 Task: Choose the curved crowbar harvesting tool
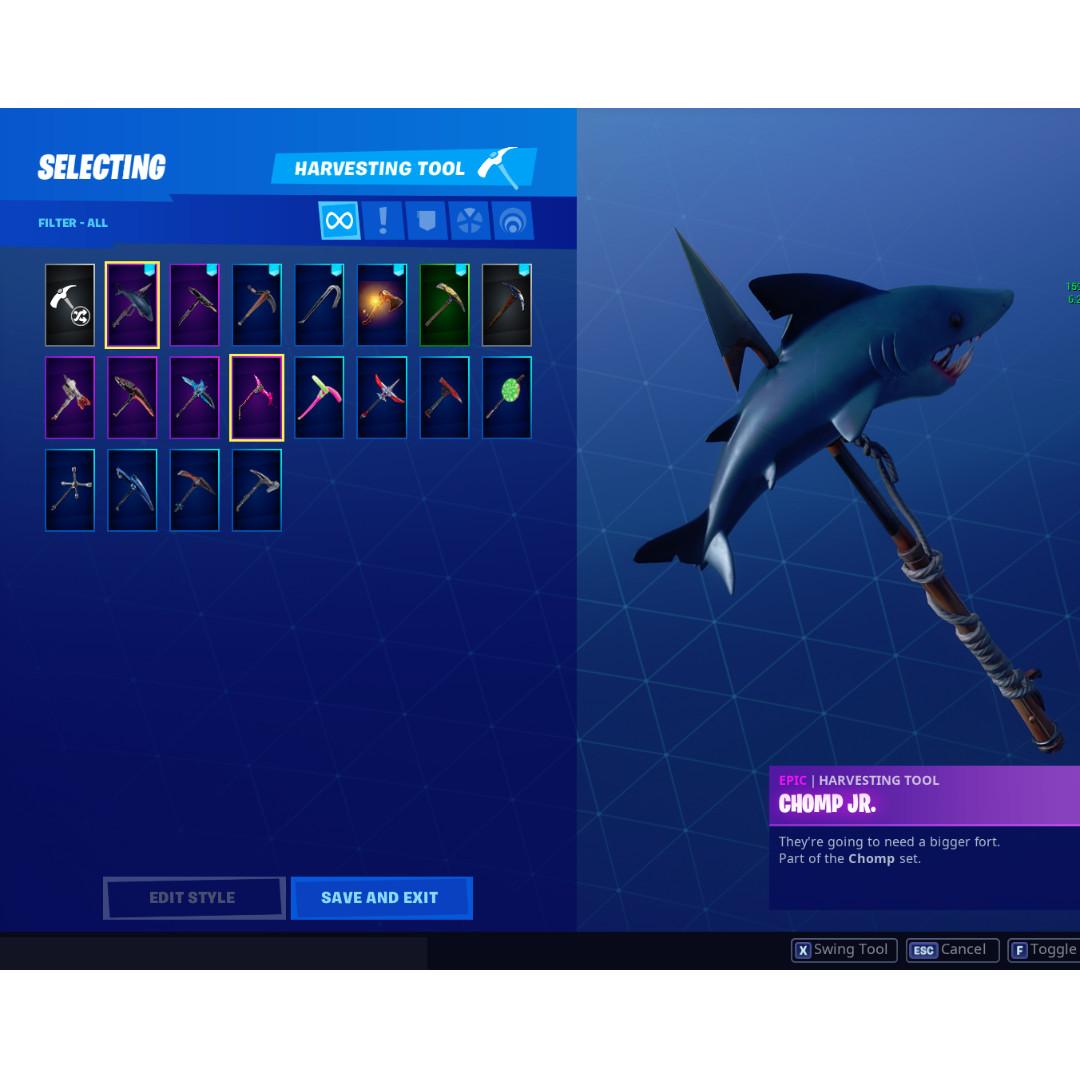(x=319, y=305)
